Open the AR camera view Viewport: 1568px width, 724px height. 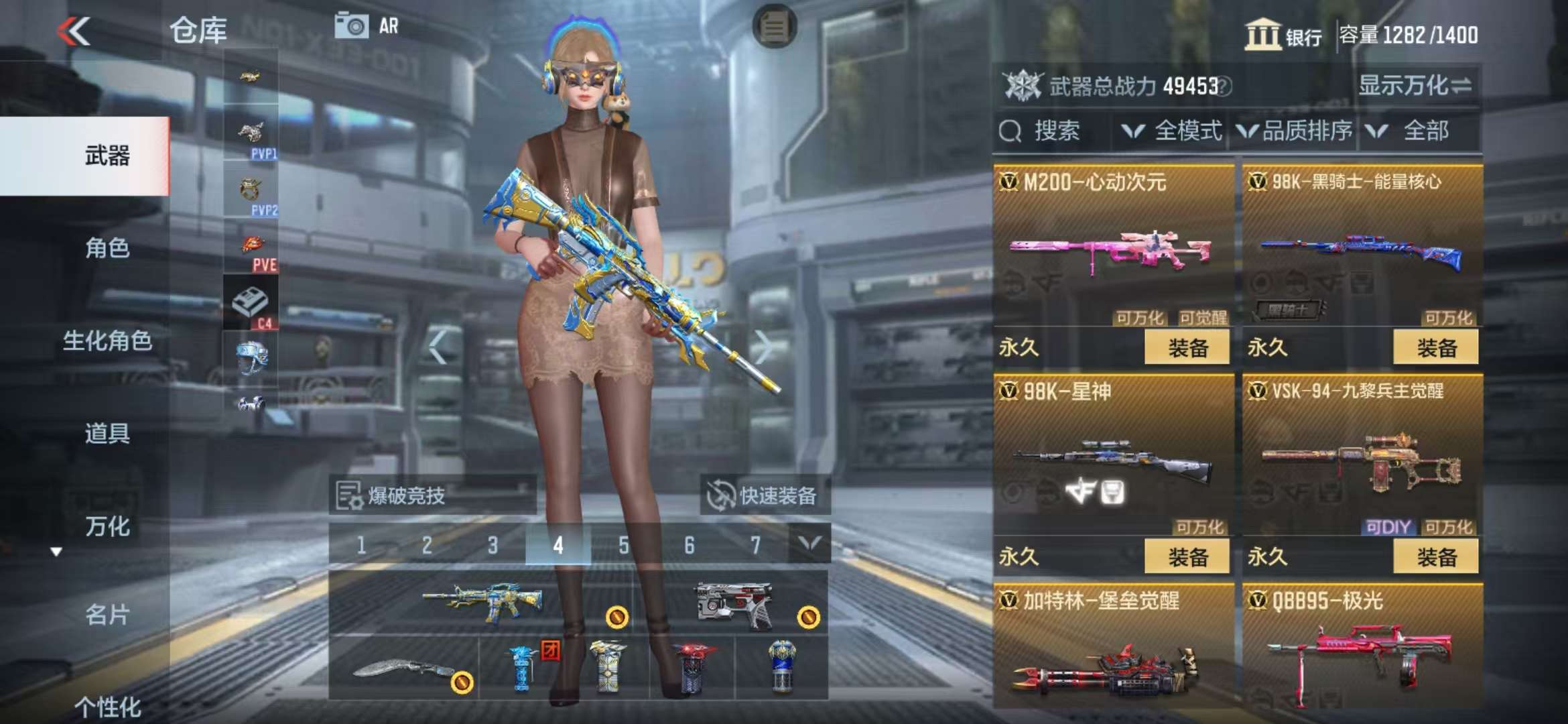point(367,26)
